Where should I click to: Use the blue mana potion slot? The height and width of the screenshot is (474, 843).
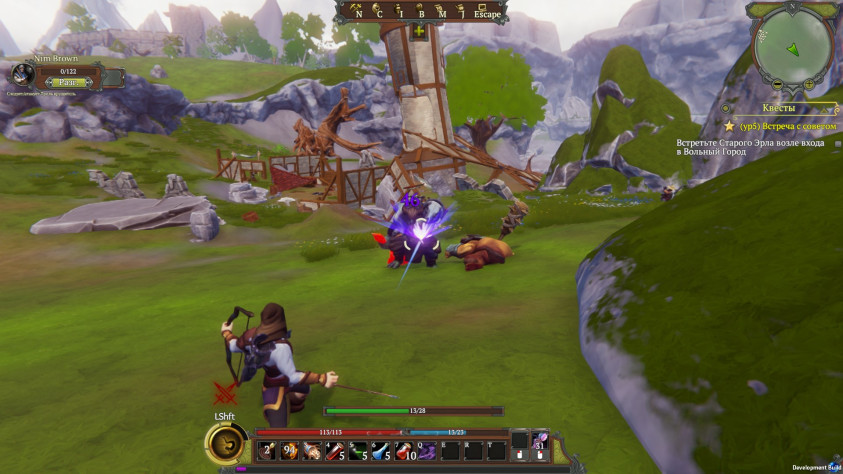tap(381, 451)
